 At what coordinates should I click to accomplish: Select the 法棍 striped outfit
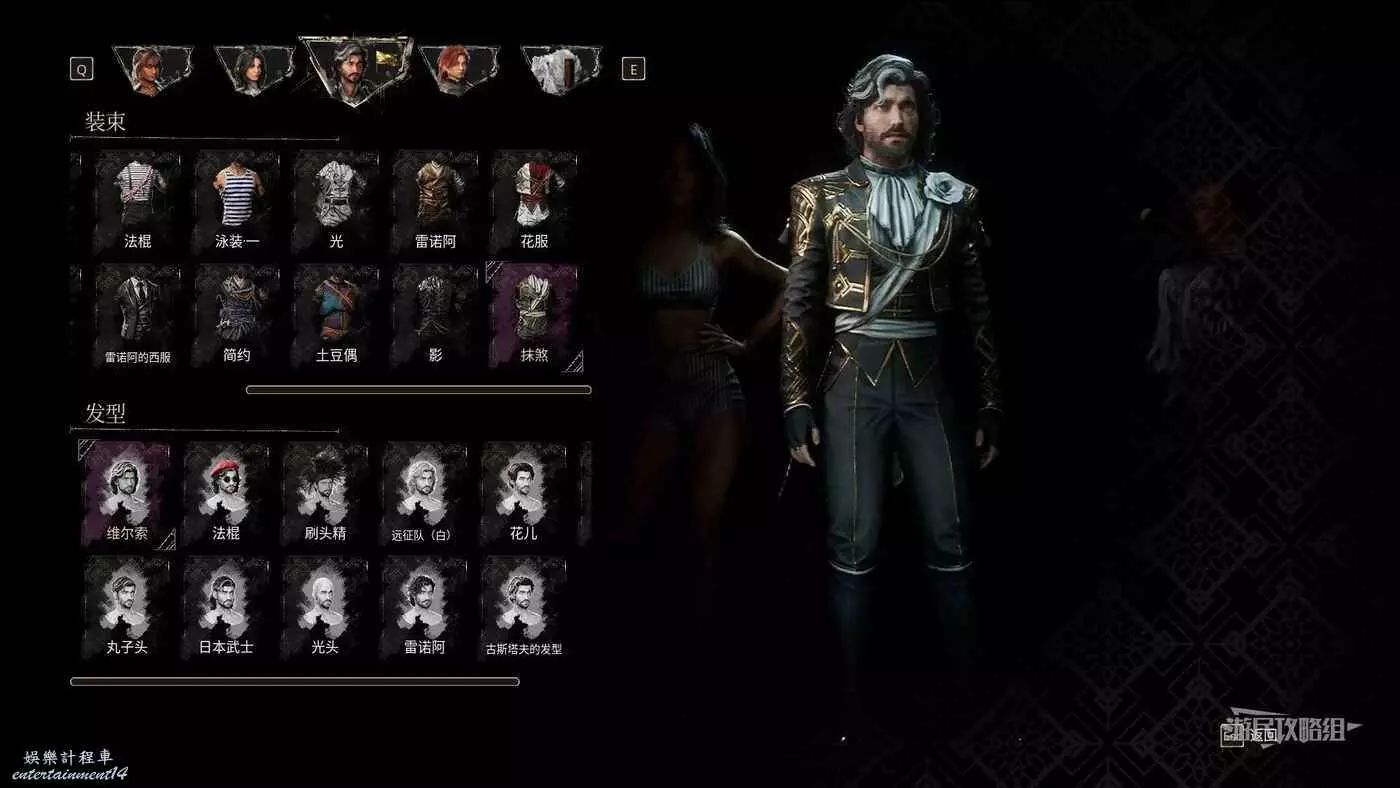coord(138,201)
